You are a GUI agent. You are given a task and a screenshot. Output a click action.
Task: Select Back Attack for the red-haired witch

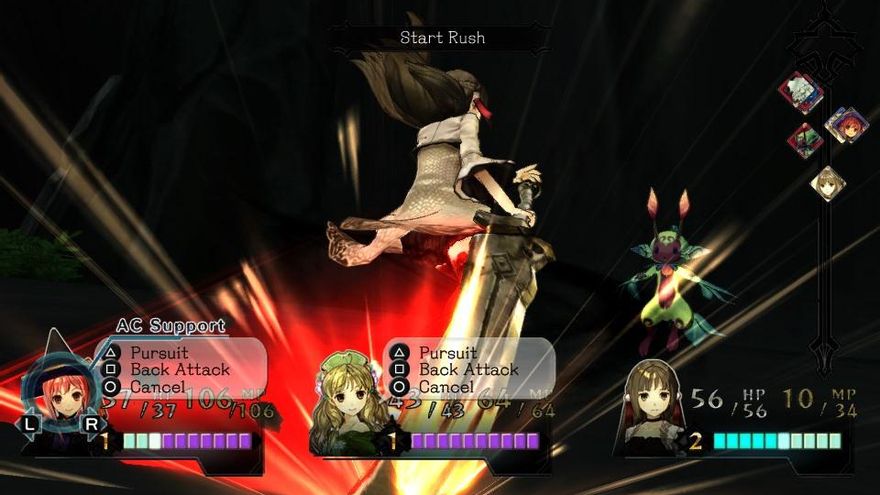[x=179, y=370]
